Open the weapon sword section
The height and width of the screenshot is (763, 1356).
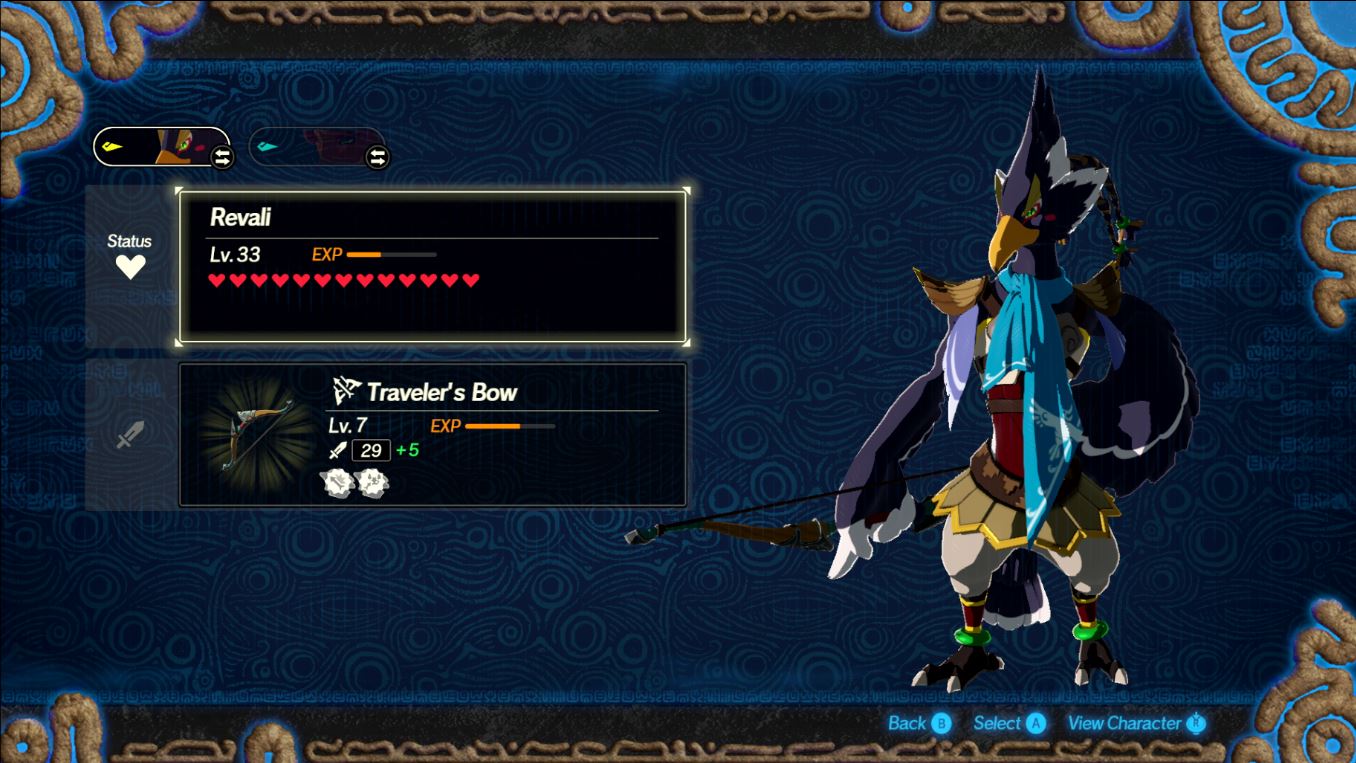pos(130,434)
